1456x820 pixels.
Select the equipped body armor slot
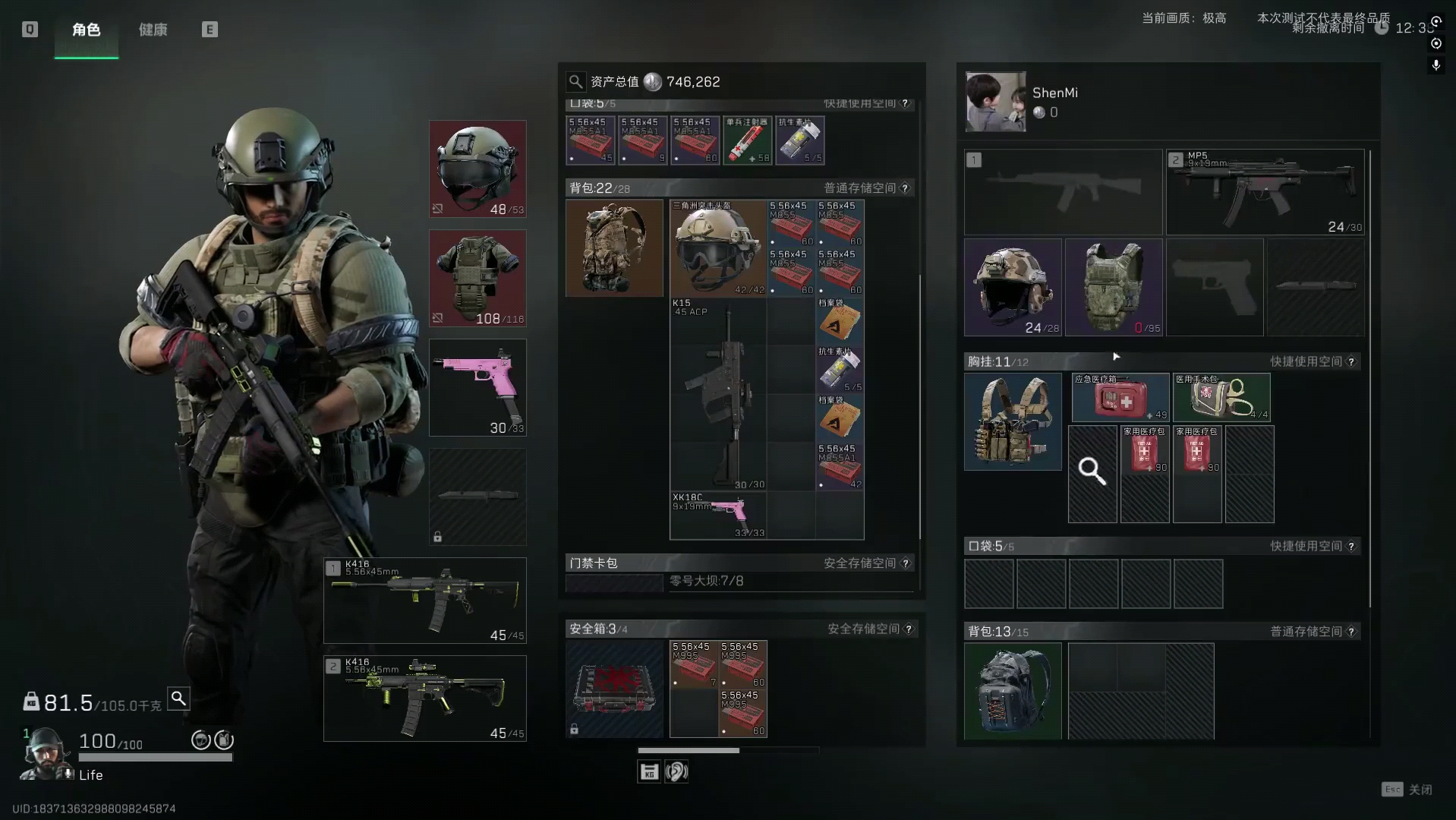[x=477, y=278]
